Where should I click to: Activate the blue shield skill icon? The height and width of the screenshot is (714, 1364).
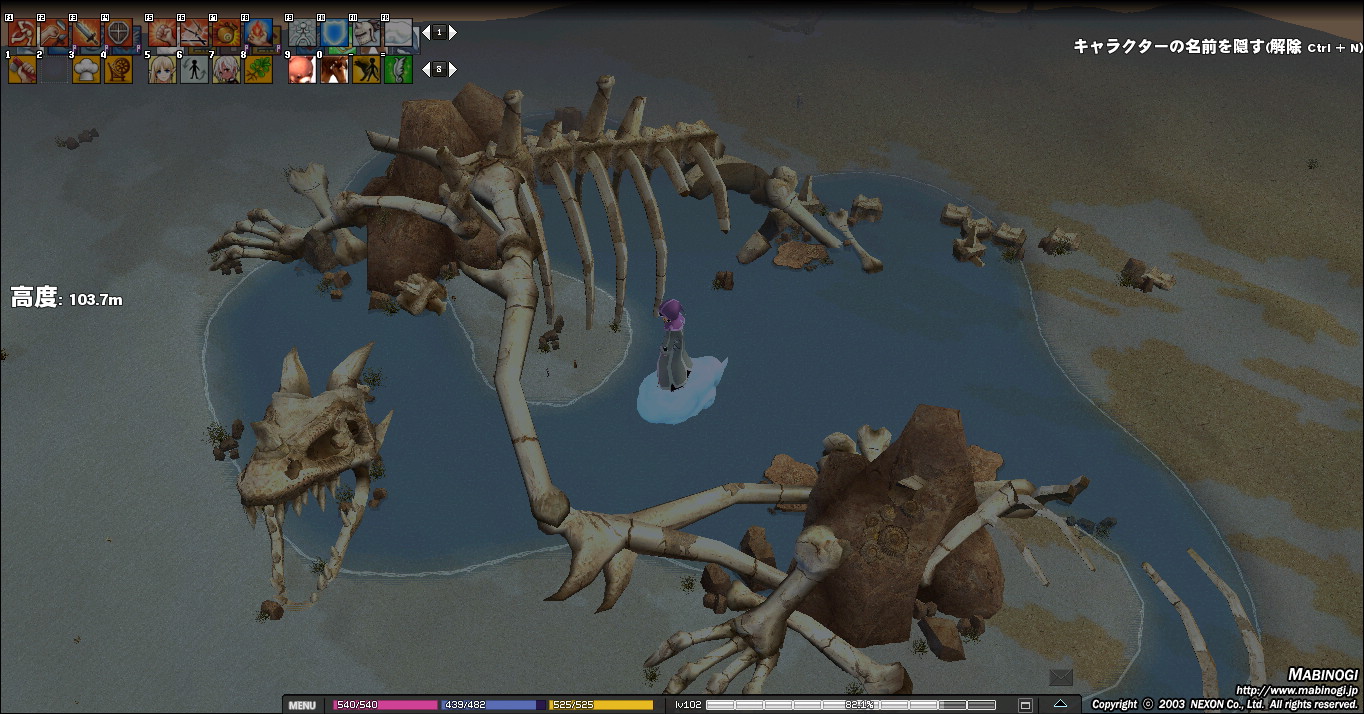coord(334,33)
